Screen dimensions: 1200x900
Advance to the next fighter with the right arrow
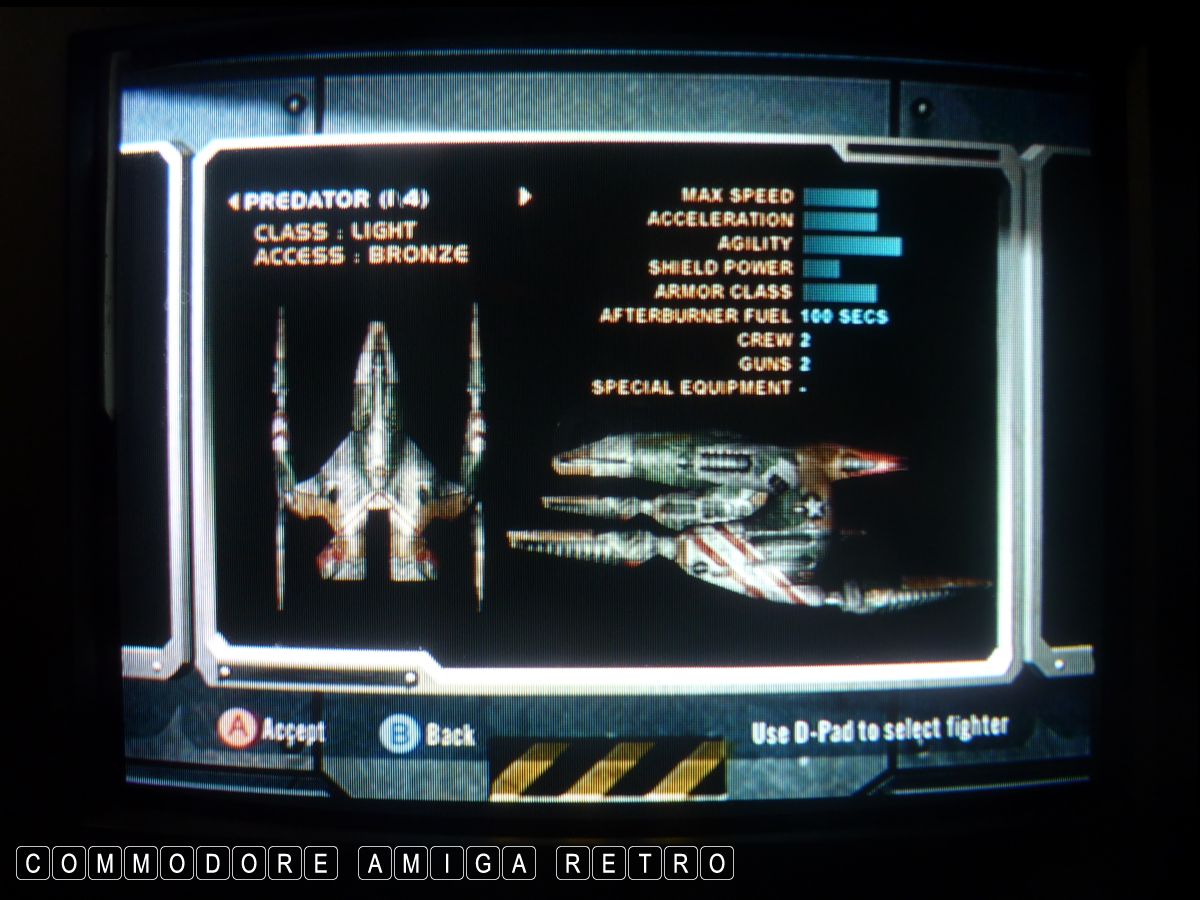pos(525,197)
